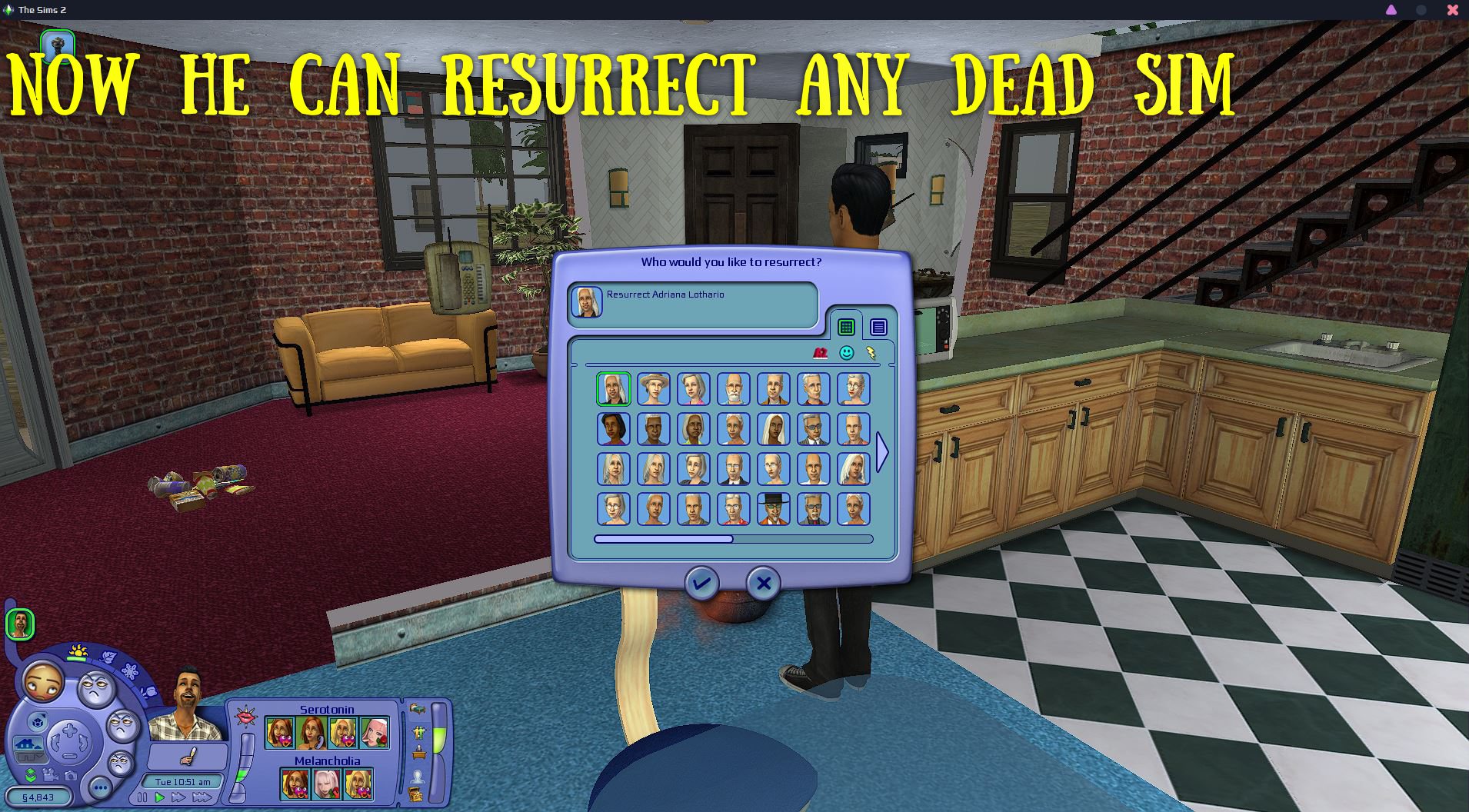Toggle the red lifetime relationship filter
This screenshot has width=1469, height=812.
coord(820,352)
